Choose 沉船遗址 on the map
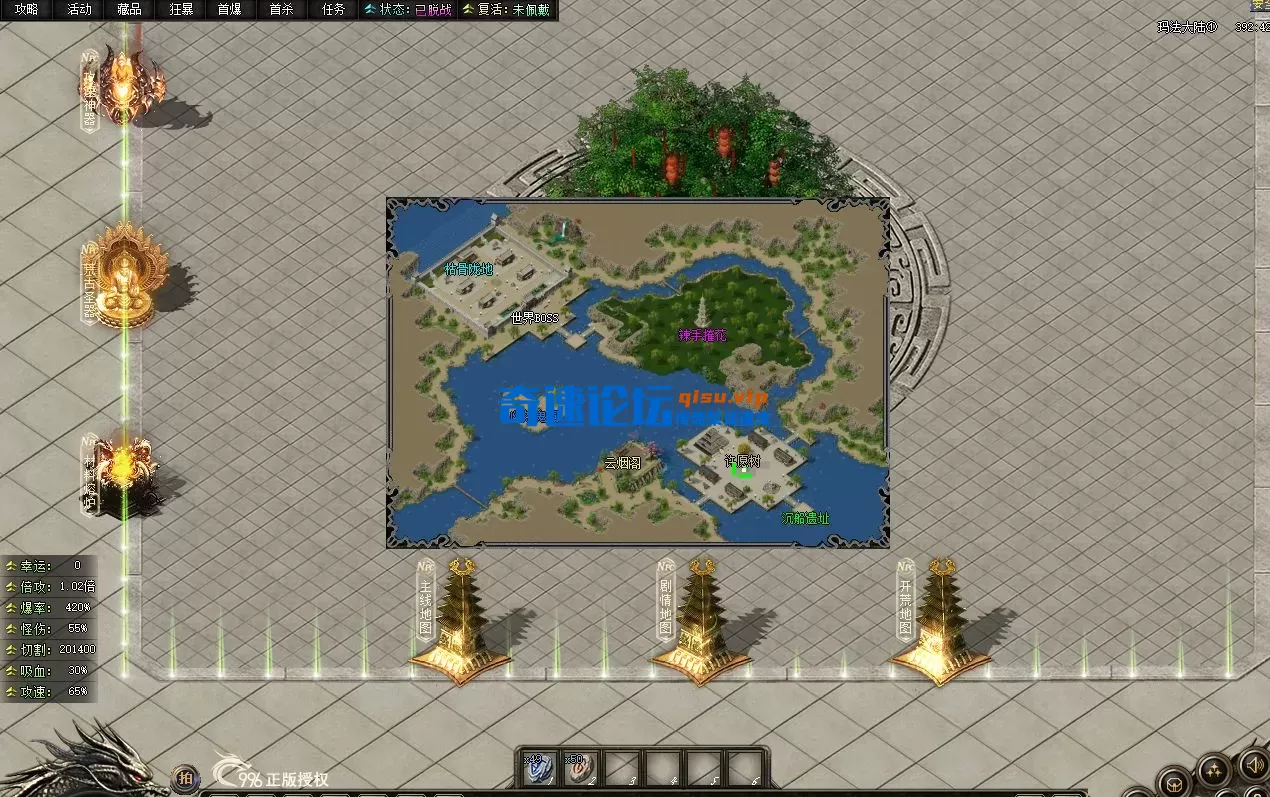The width and height of the screenshot is (1270, 797). 806,519
